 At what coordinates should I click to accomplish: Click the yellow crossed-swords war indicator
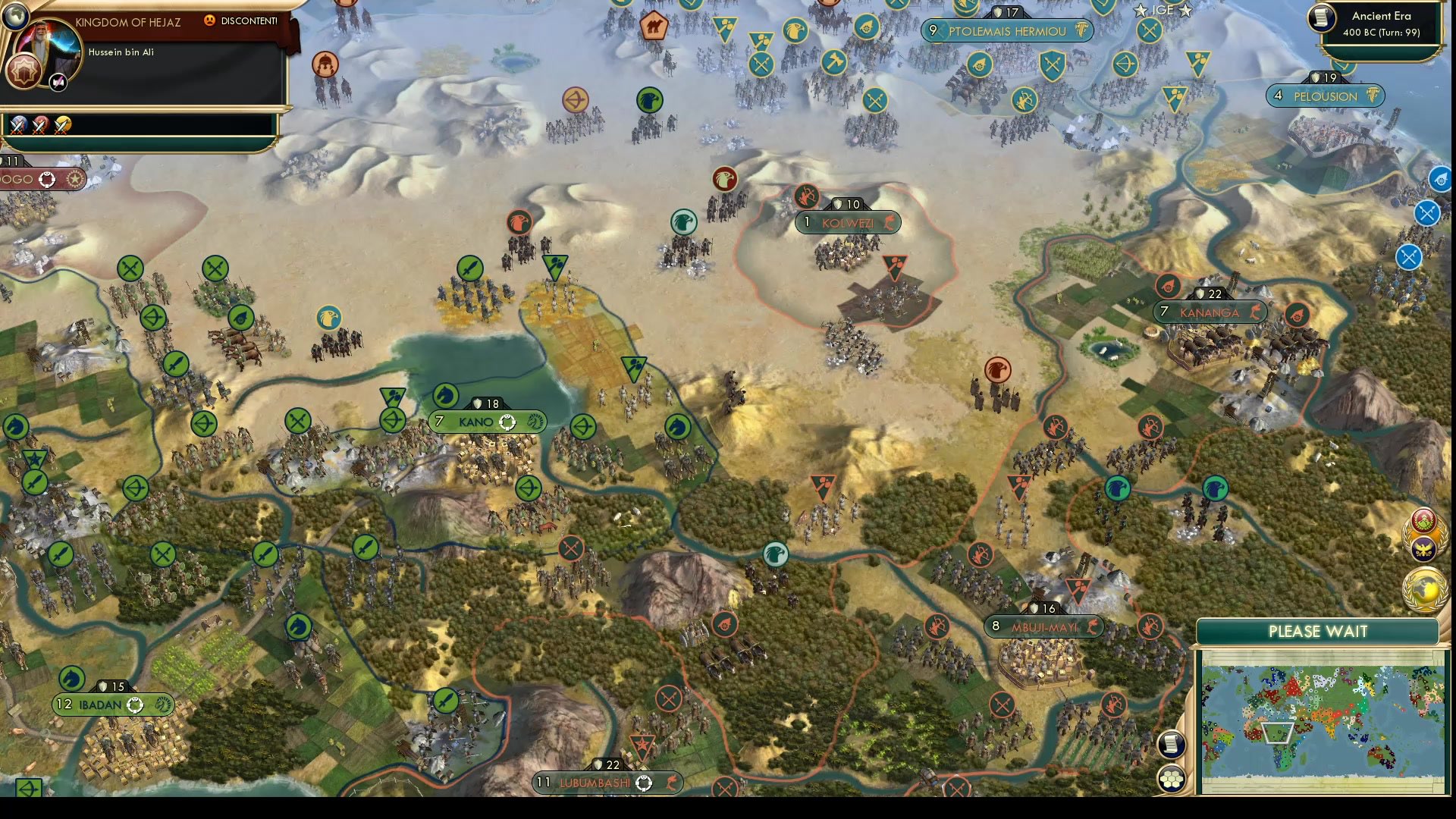point(62,125)
